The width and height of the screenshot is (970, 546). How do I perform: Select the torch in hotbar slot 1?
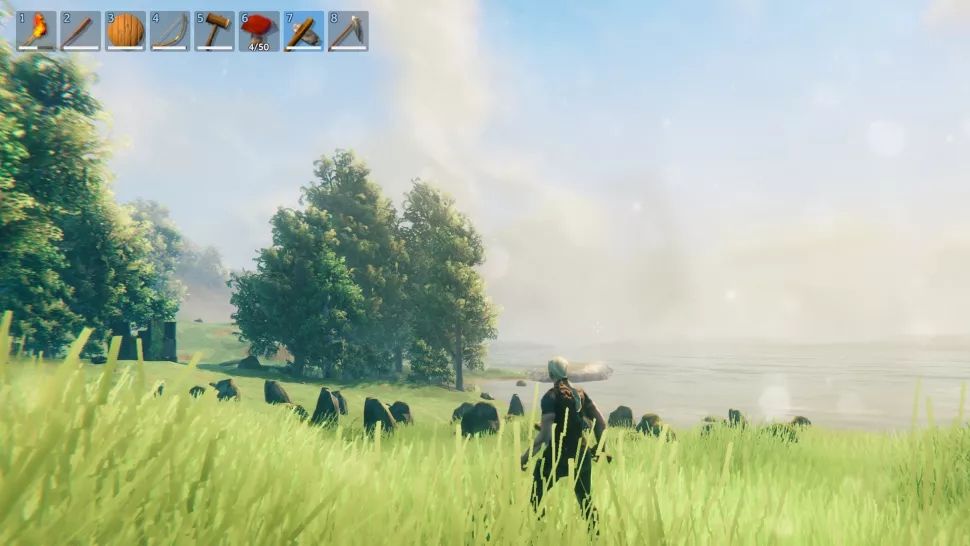coord(36,31)
